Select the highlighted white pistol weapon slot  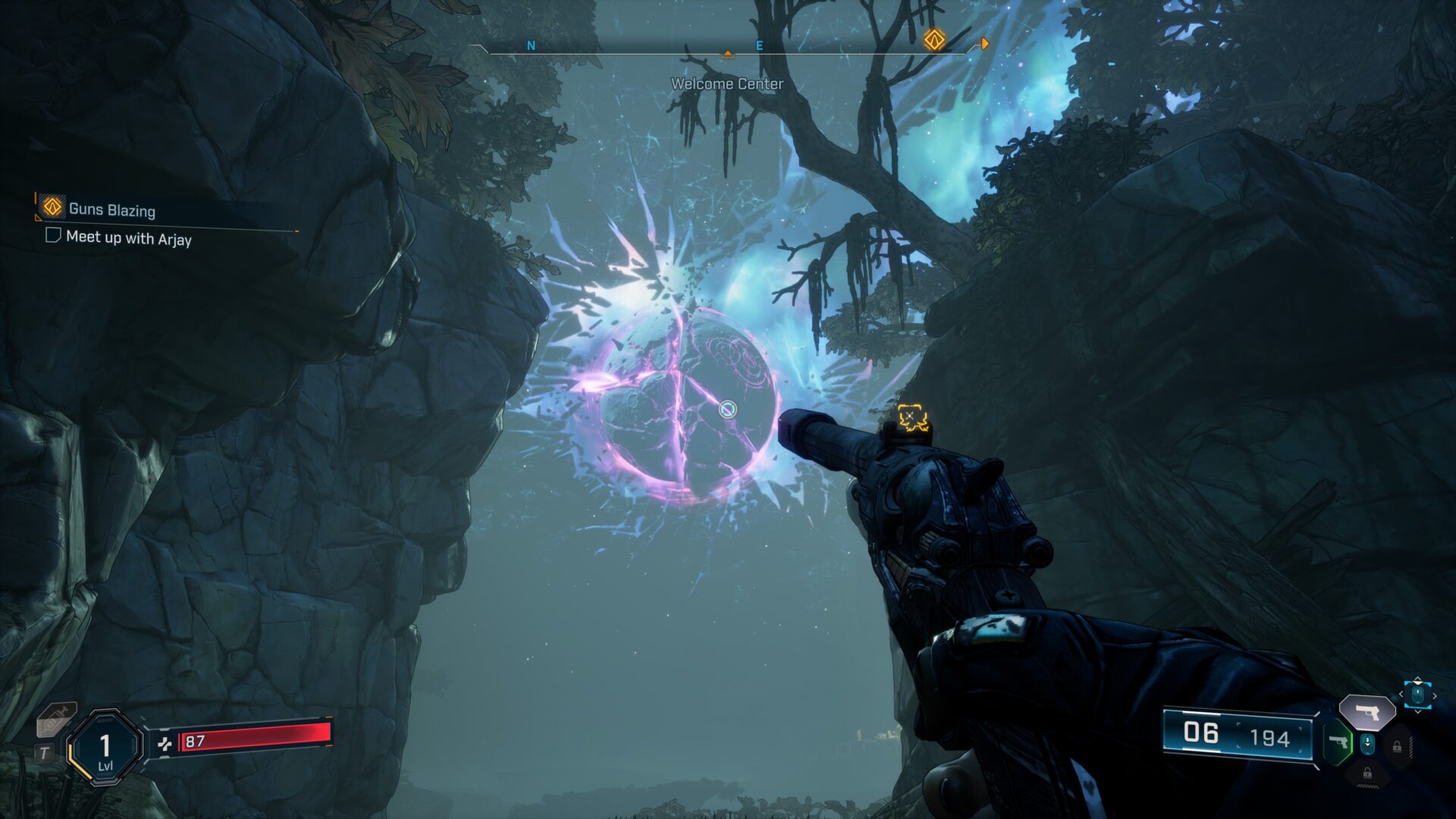tap(1367, 713)
